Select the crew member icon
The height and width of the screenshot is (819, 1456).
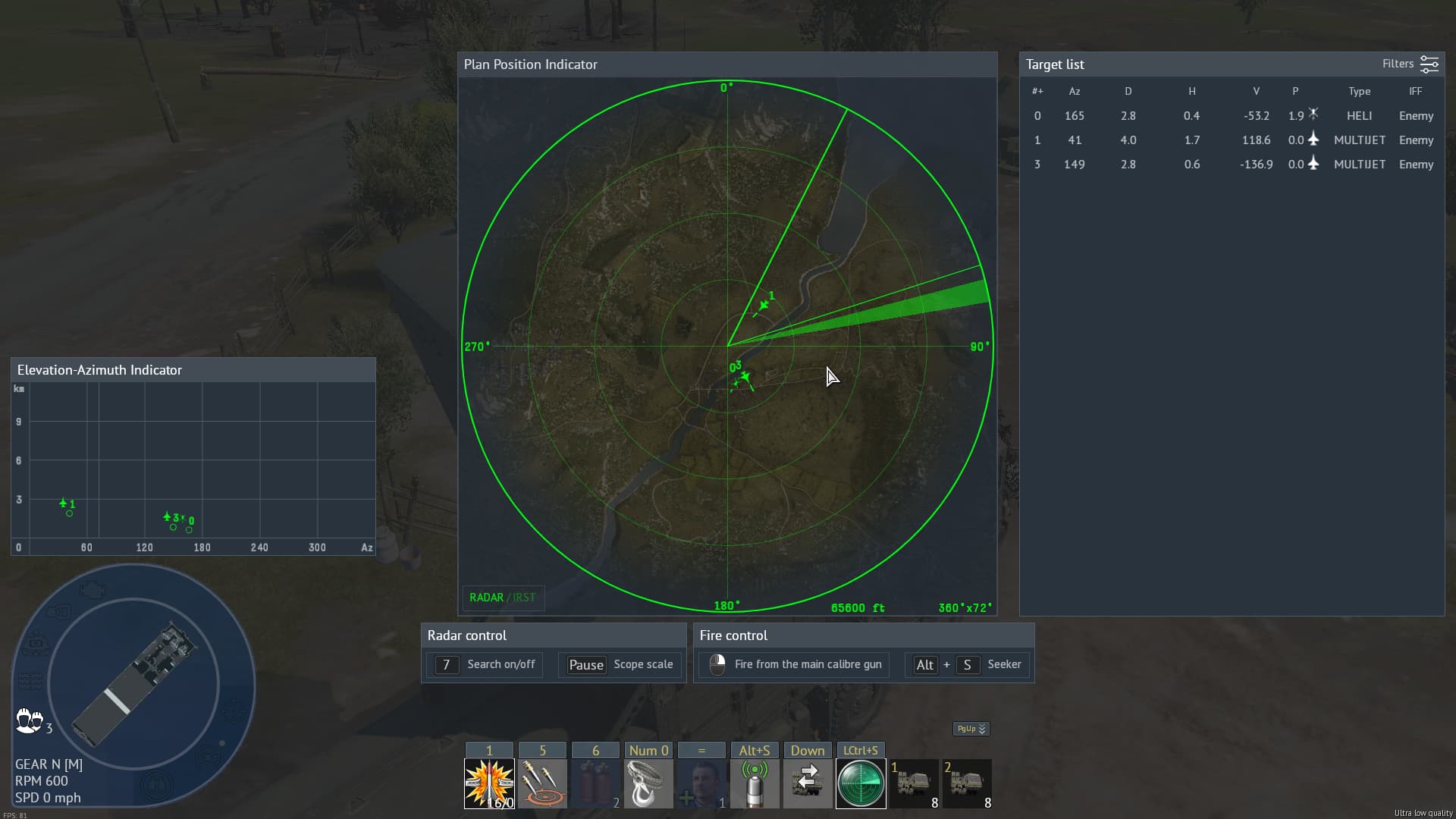click(701, 783)
